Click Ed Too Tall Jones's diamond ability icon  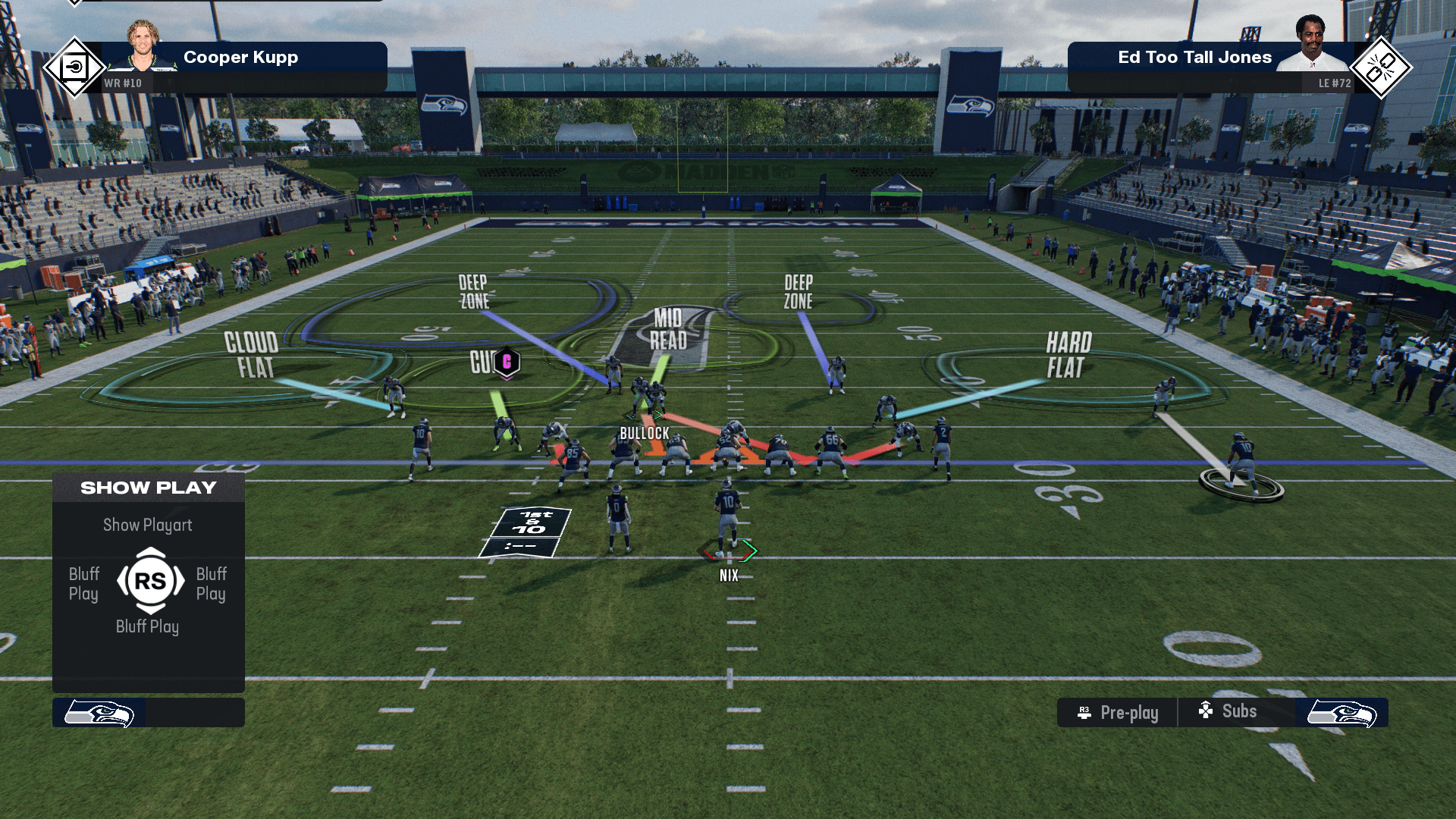[x=1380, y=68]
